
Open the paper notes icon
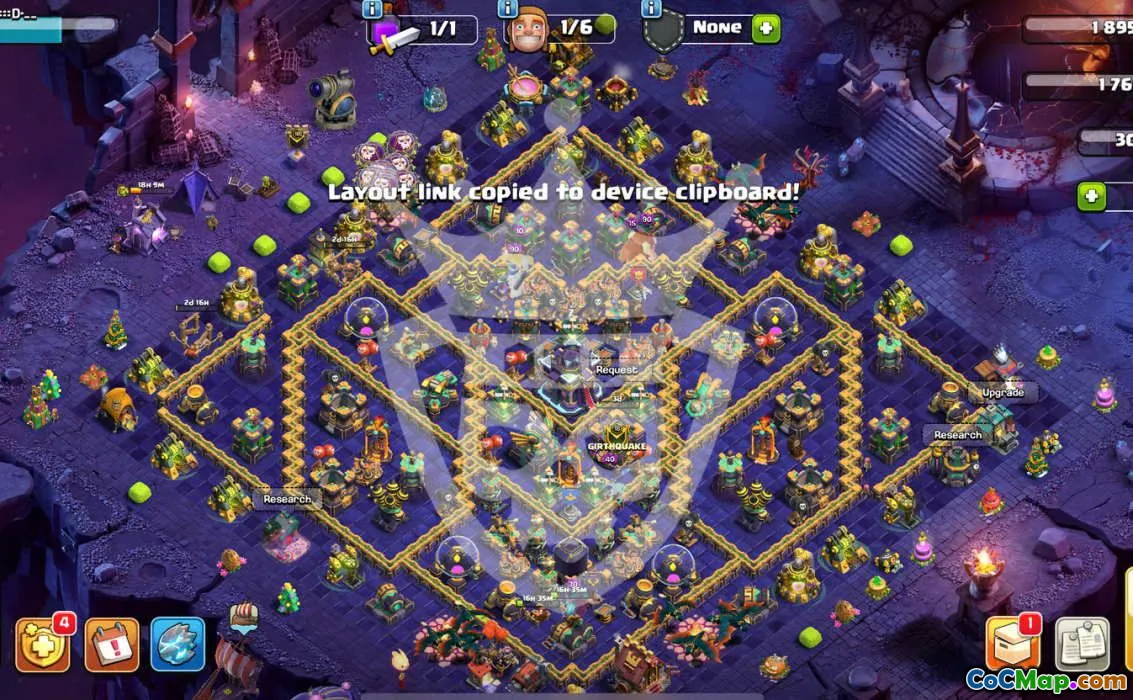[1083, 645]
